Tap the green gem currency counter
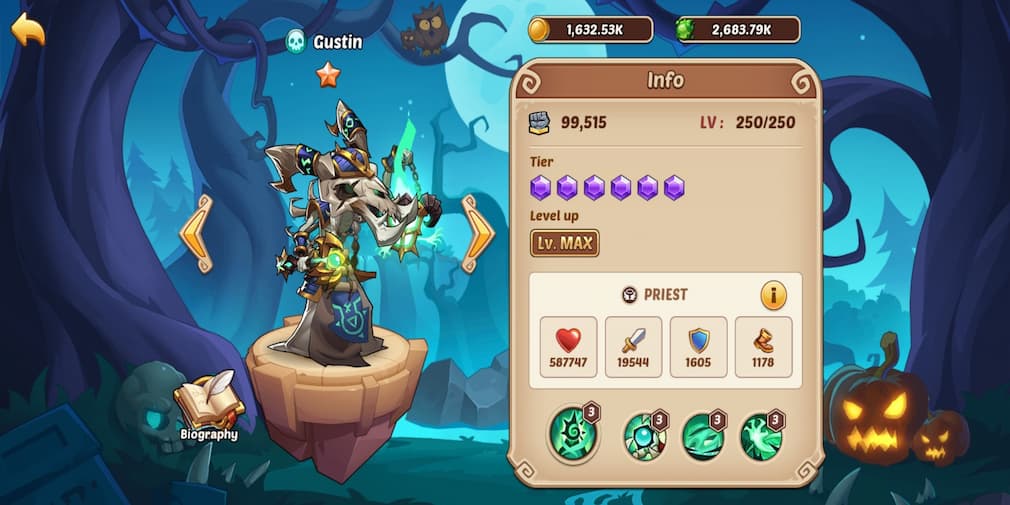 point(738,30)
